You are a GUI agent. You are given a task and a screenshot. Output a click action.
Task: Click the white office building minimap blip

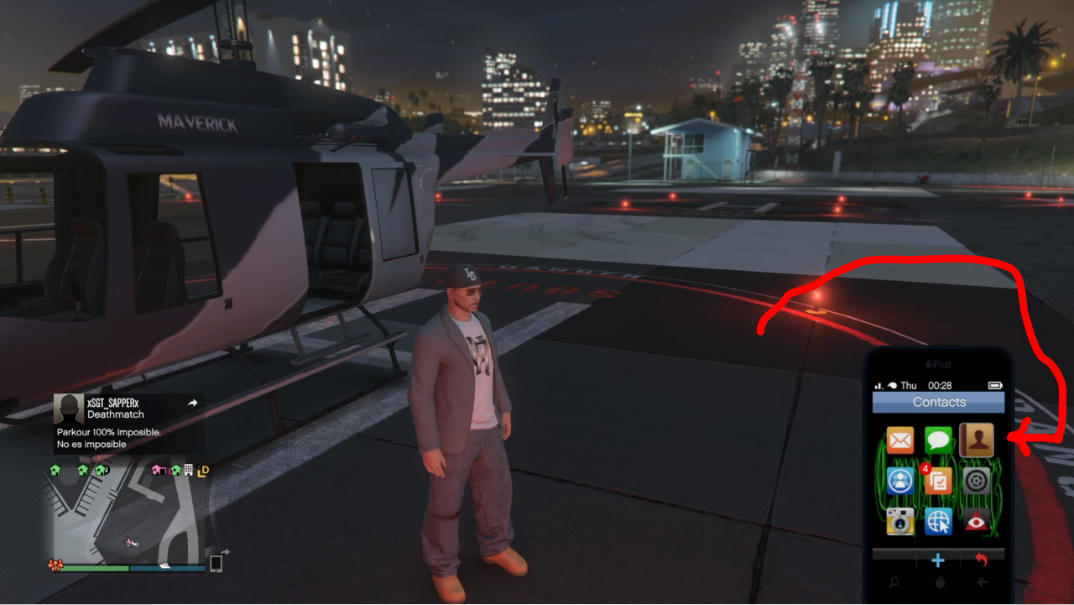pyautogui.click(x=188, y=470)
